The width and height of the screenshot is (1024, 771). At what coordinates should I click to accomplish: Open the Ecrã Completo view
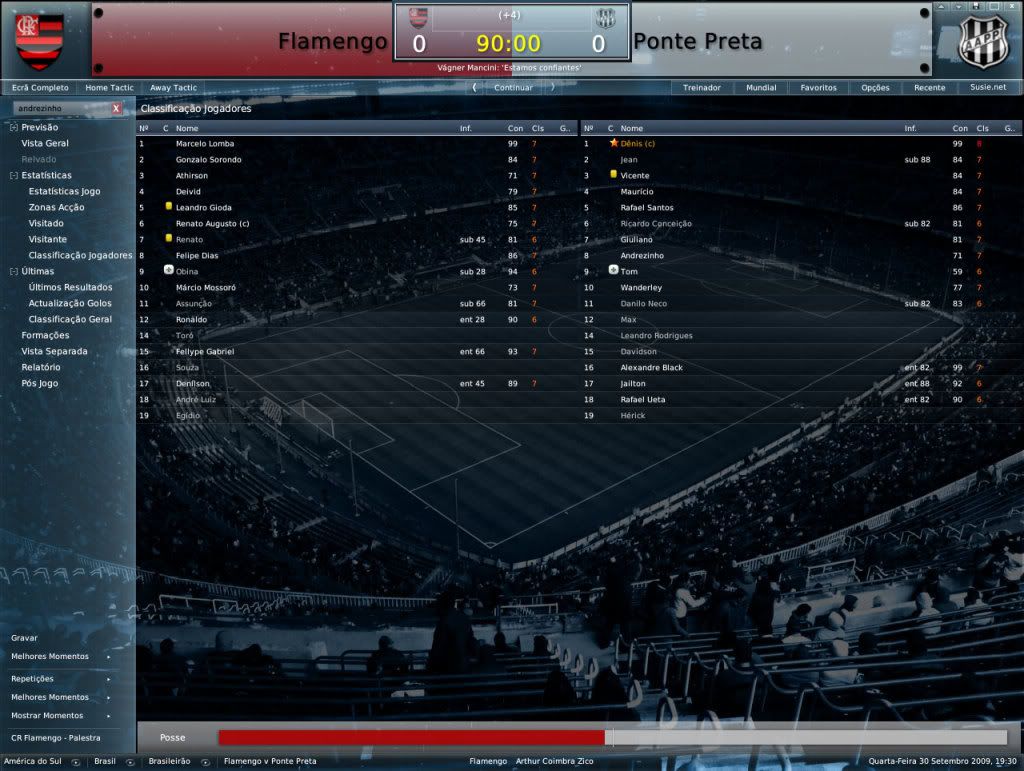[x=40, y=87]
